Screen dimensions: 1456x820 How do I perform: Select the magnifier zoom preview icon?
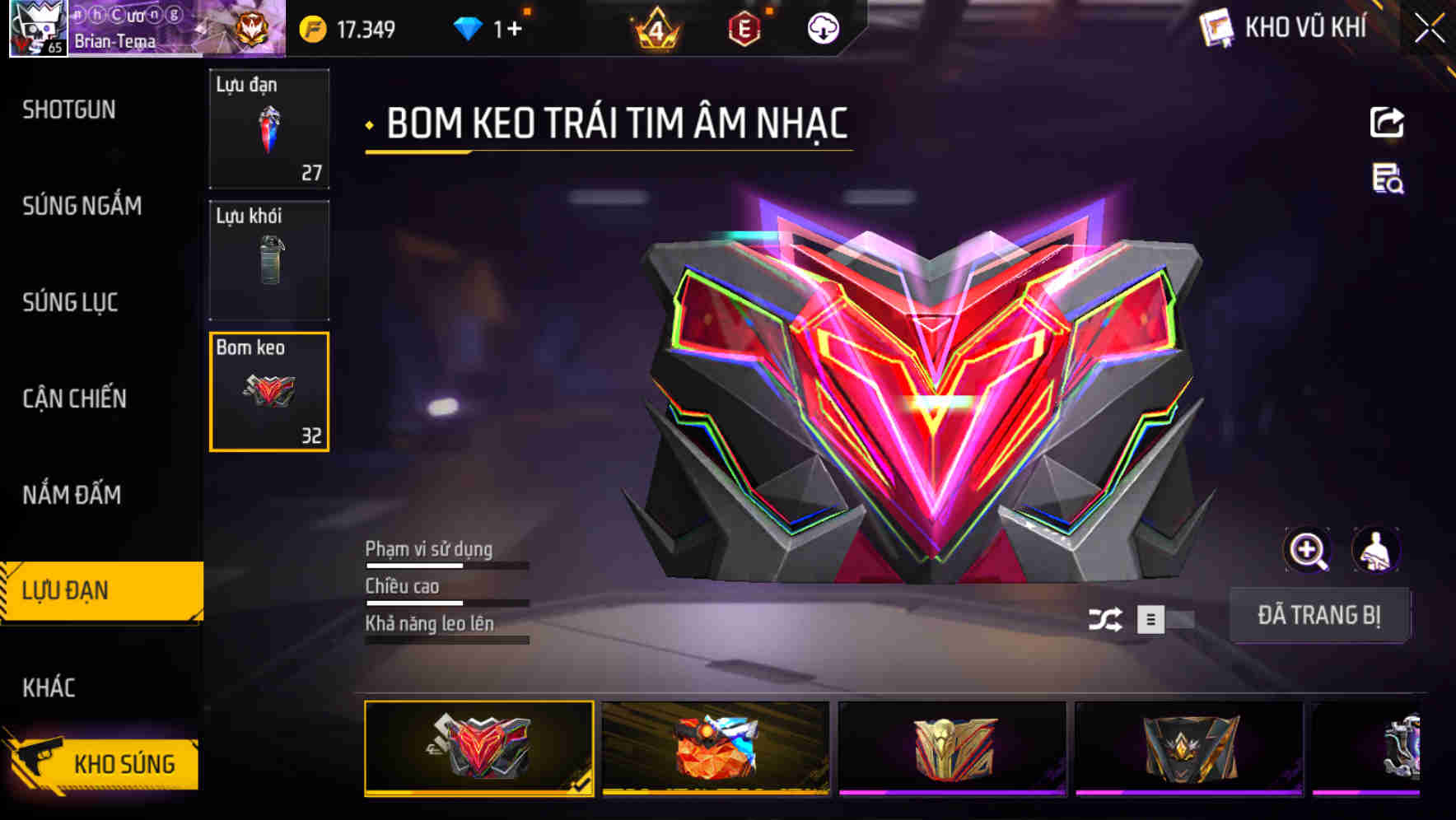pos(1309,550)
